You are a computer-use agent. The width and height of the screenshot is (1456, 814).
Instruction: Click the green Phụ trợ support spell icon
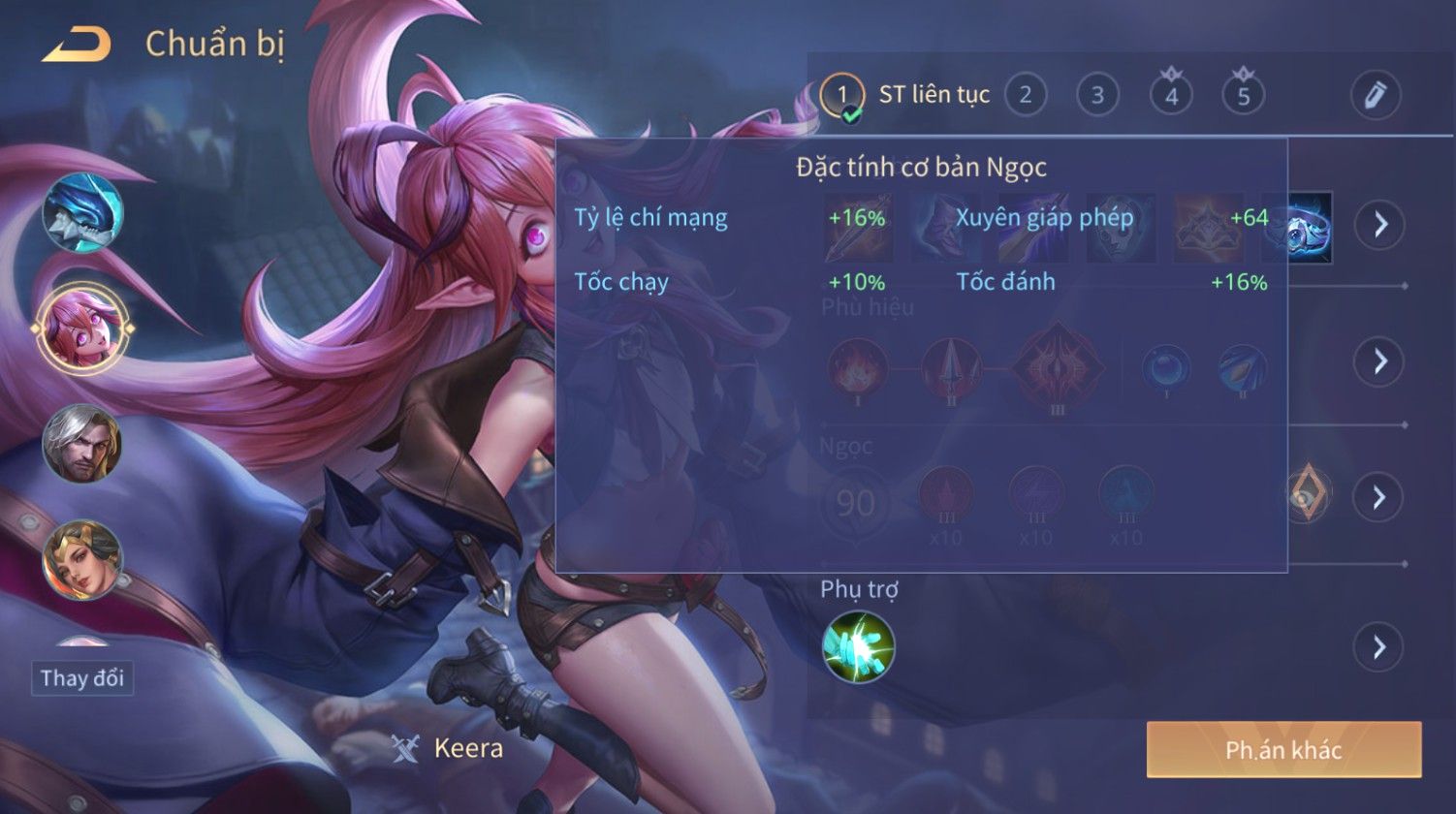858,646
